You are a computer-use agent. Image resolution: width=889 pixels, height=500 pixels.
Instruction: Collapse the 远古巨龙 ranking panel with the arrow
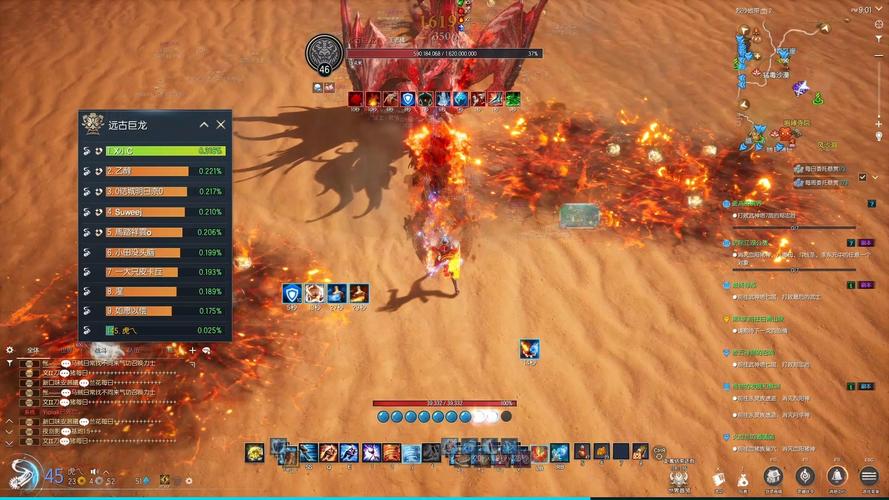pyautogui.click(x=204, y=125)
